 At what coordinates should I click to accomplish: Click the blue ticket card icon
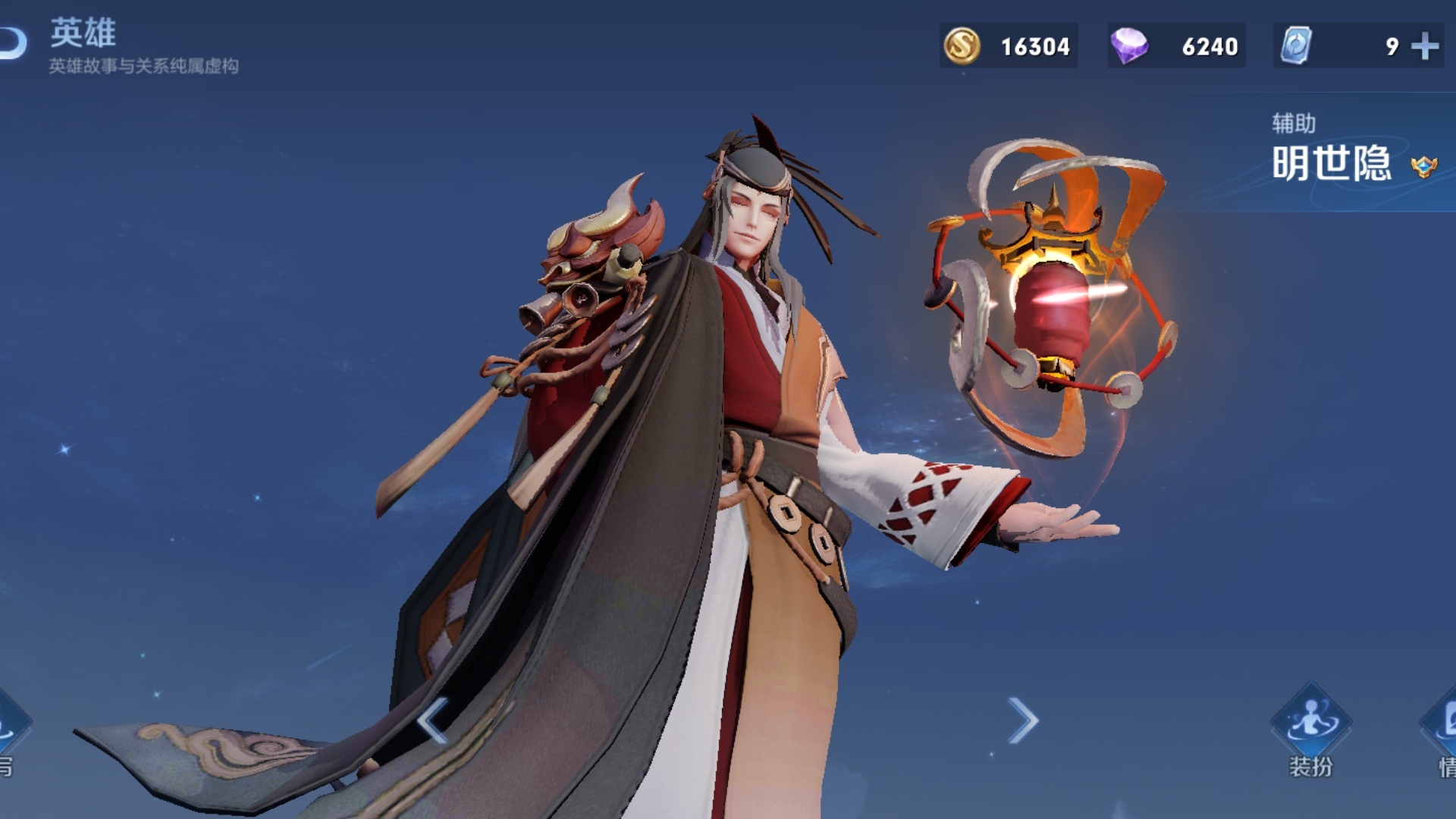tap(1296, 45)
